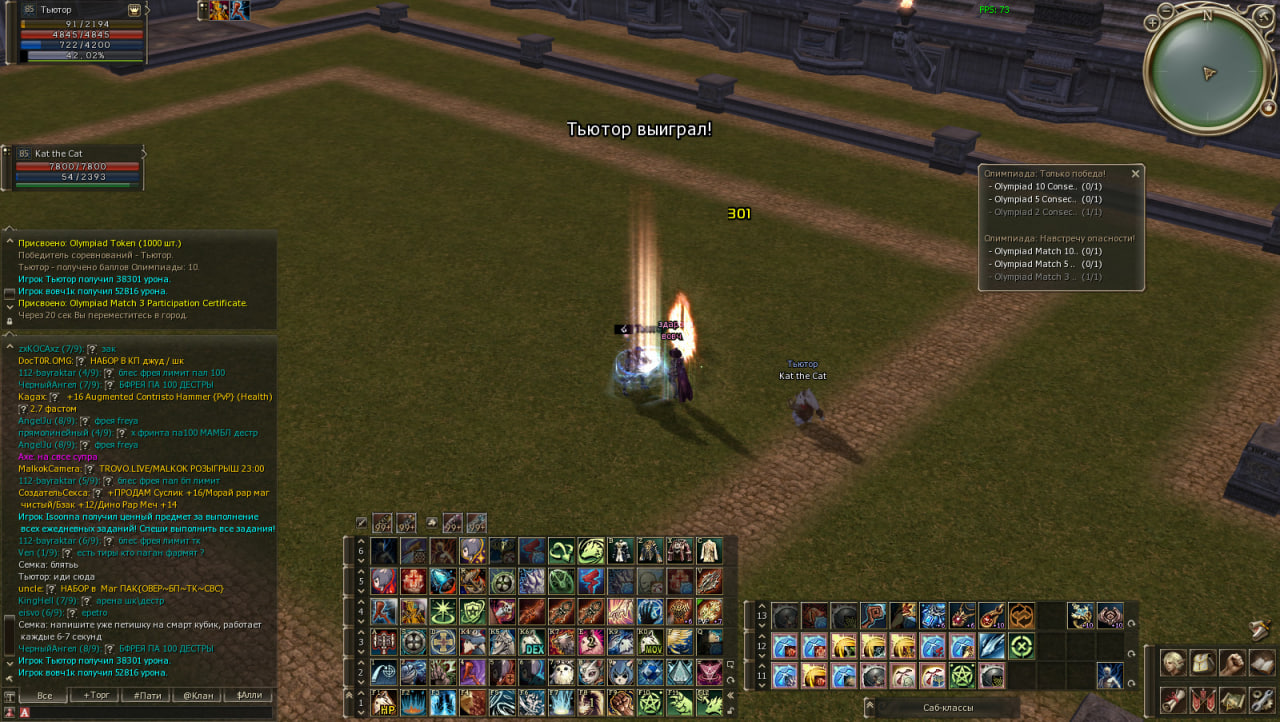Close the Olympiad quest tracker panel

coord(1135,174)
